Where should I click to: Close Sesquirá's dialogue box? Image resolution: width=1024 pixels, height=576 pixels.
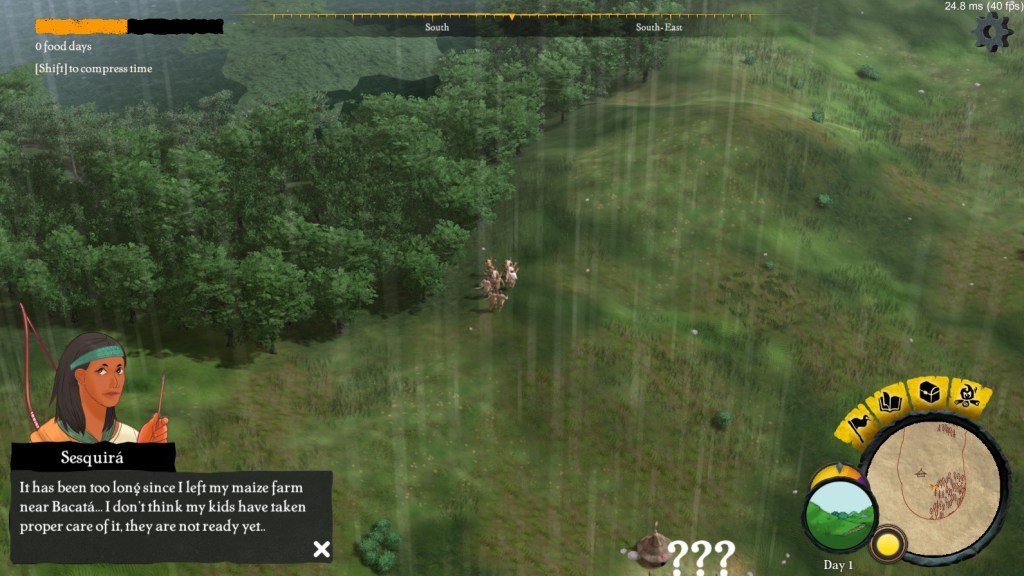coord(321,548)
